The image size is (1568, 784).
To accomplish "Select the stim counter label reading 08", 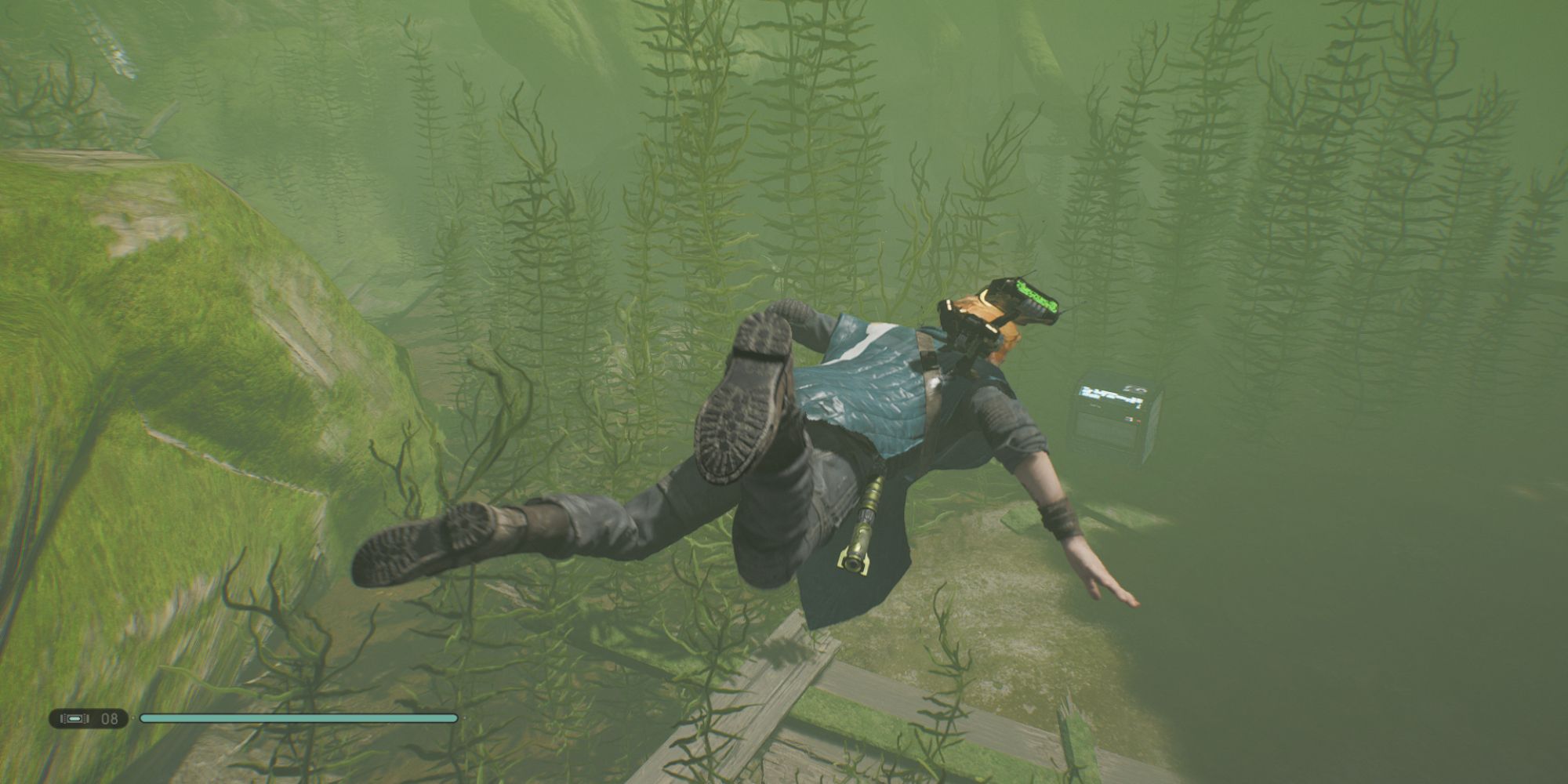I will 110,718.
